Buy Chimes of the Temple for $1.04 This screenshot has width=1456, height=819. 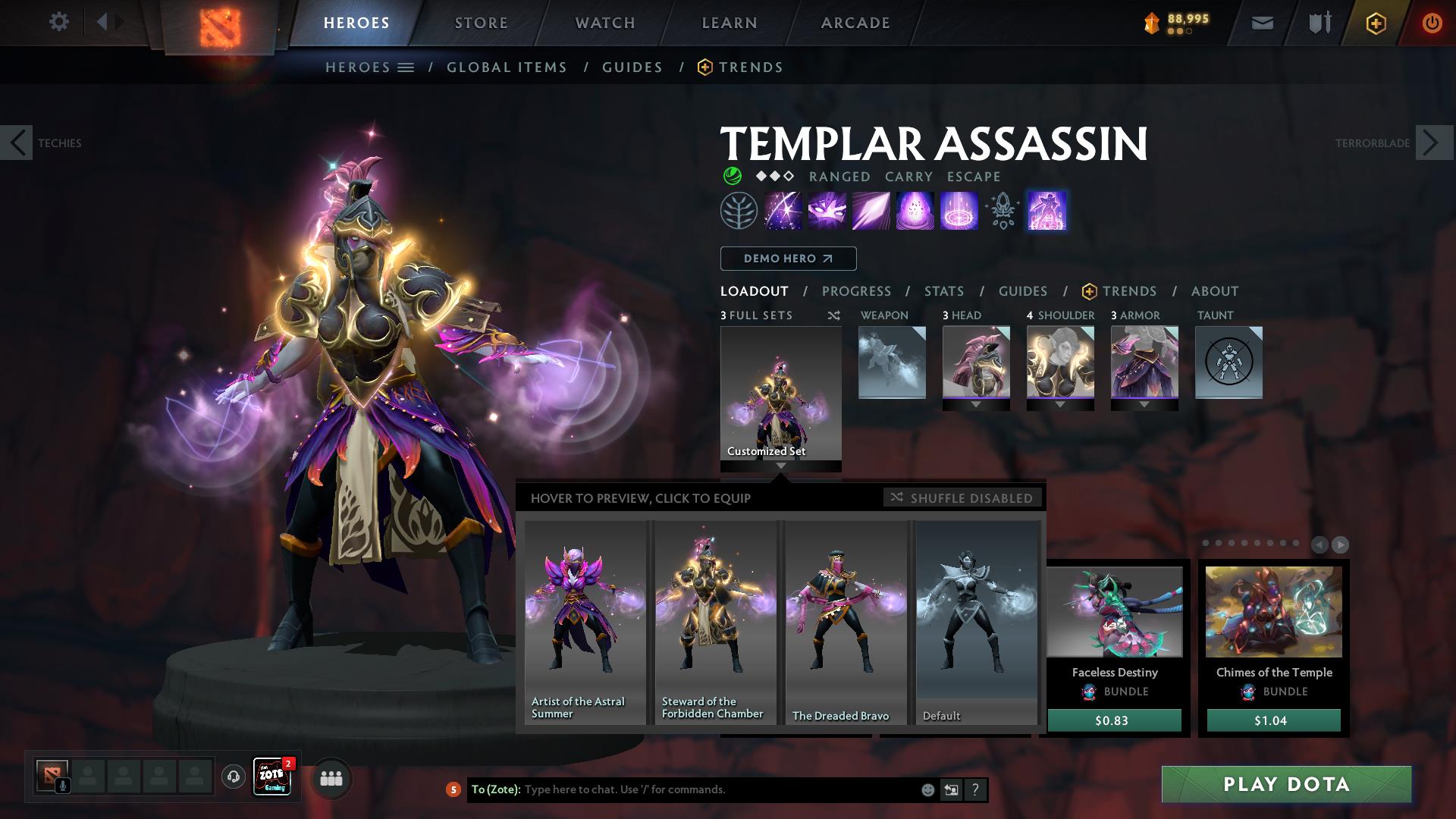pos(1273,720)
